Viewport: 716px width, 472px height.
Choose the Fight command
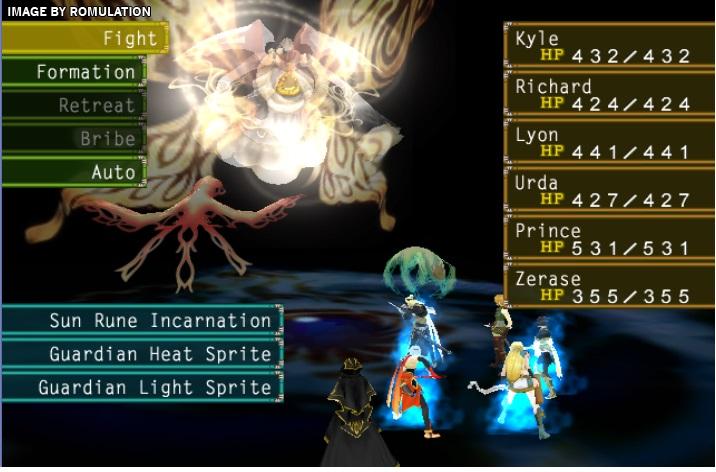coord(84,39)
